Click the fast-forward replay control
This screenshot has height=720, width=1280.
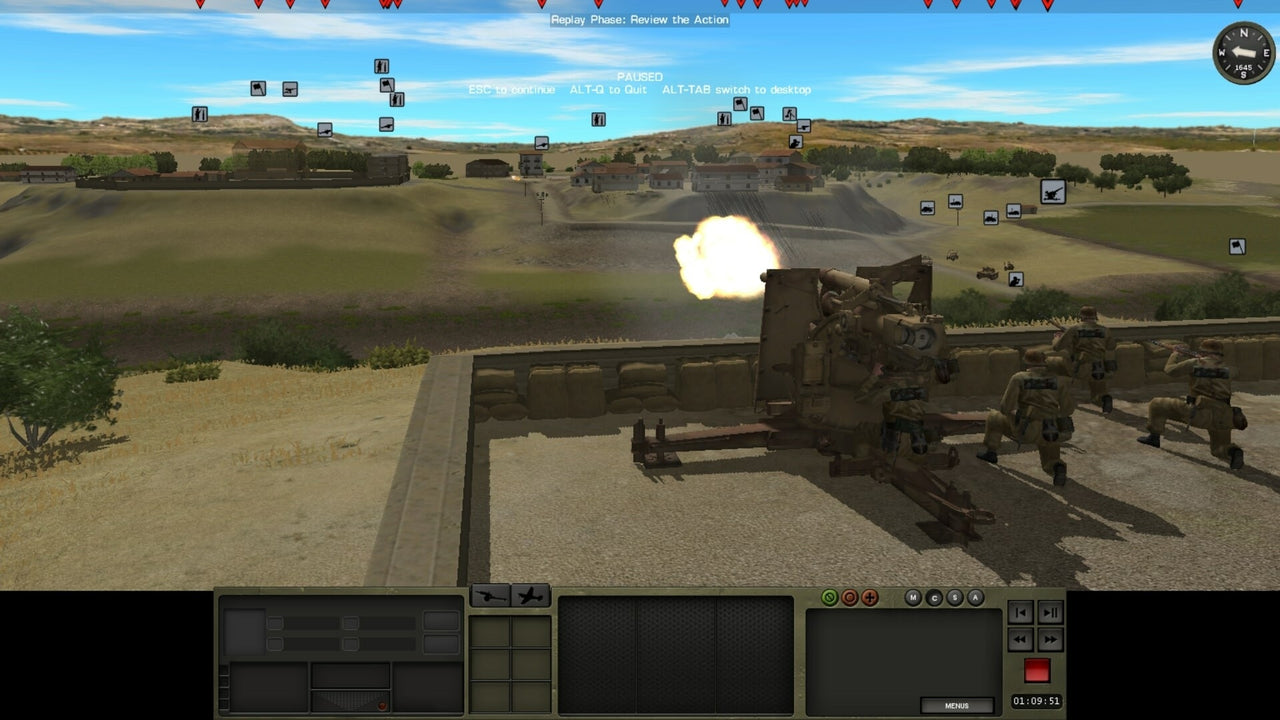coord(1050,640)
